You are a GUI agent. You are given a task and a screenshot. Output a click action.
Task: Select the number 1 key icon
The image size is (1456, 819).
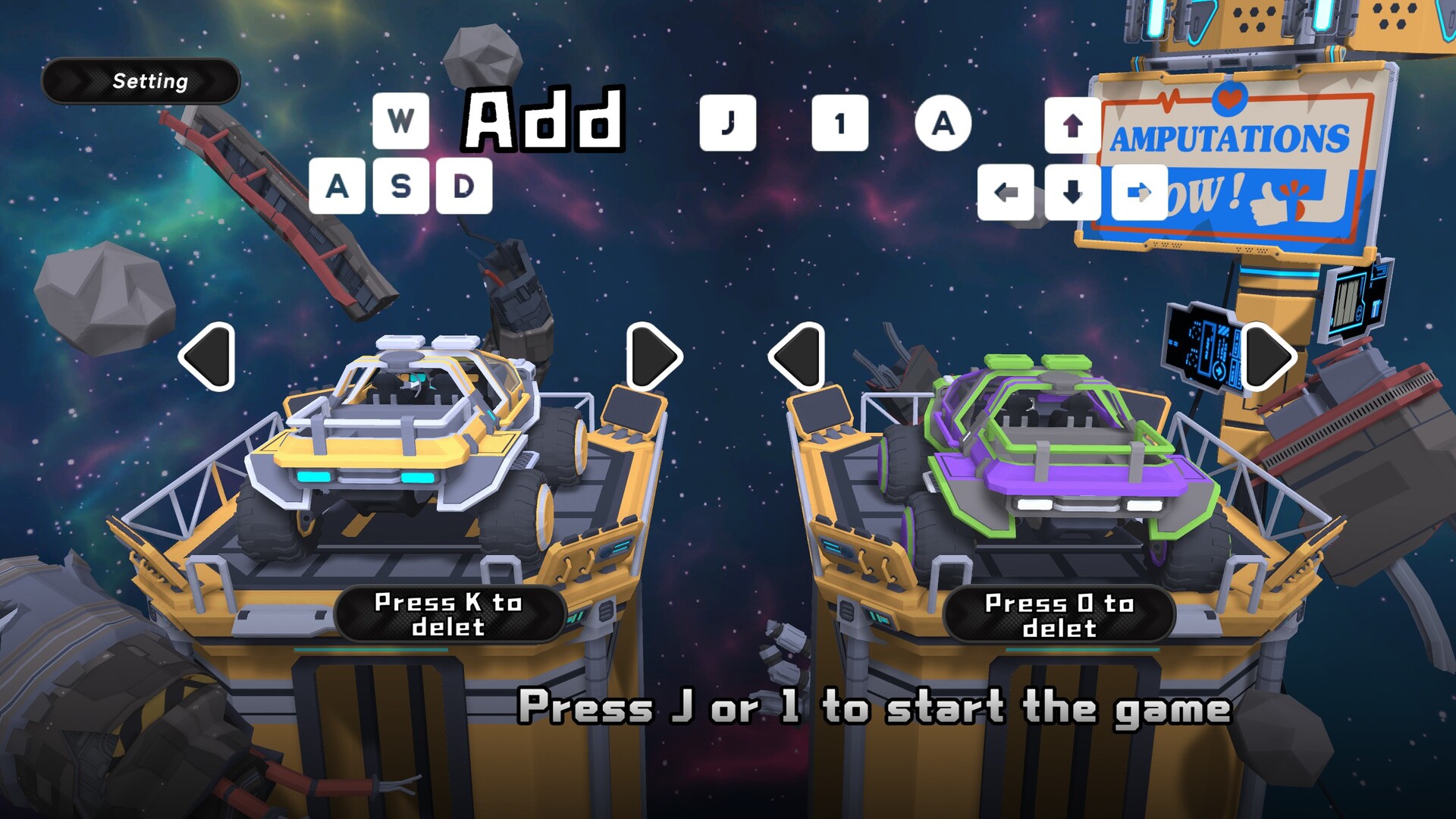(x=839, y=121)
